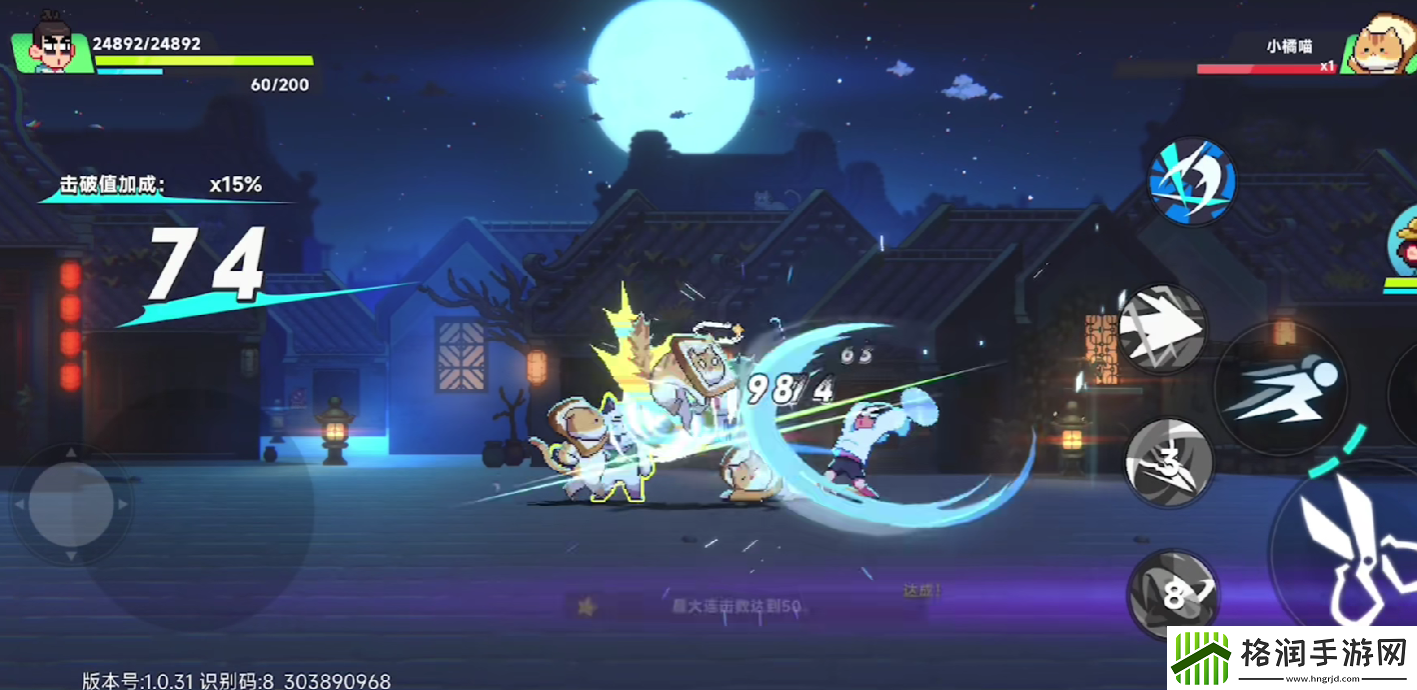Open the 格润手游网 watermark link
The image size is (1417, 690).
click(1292, 659)
